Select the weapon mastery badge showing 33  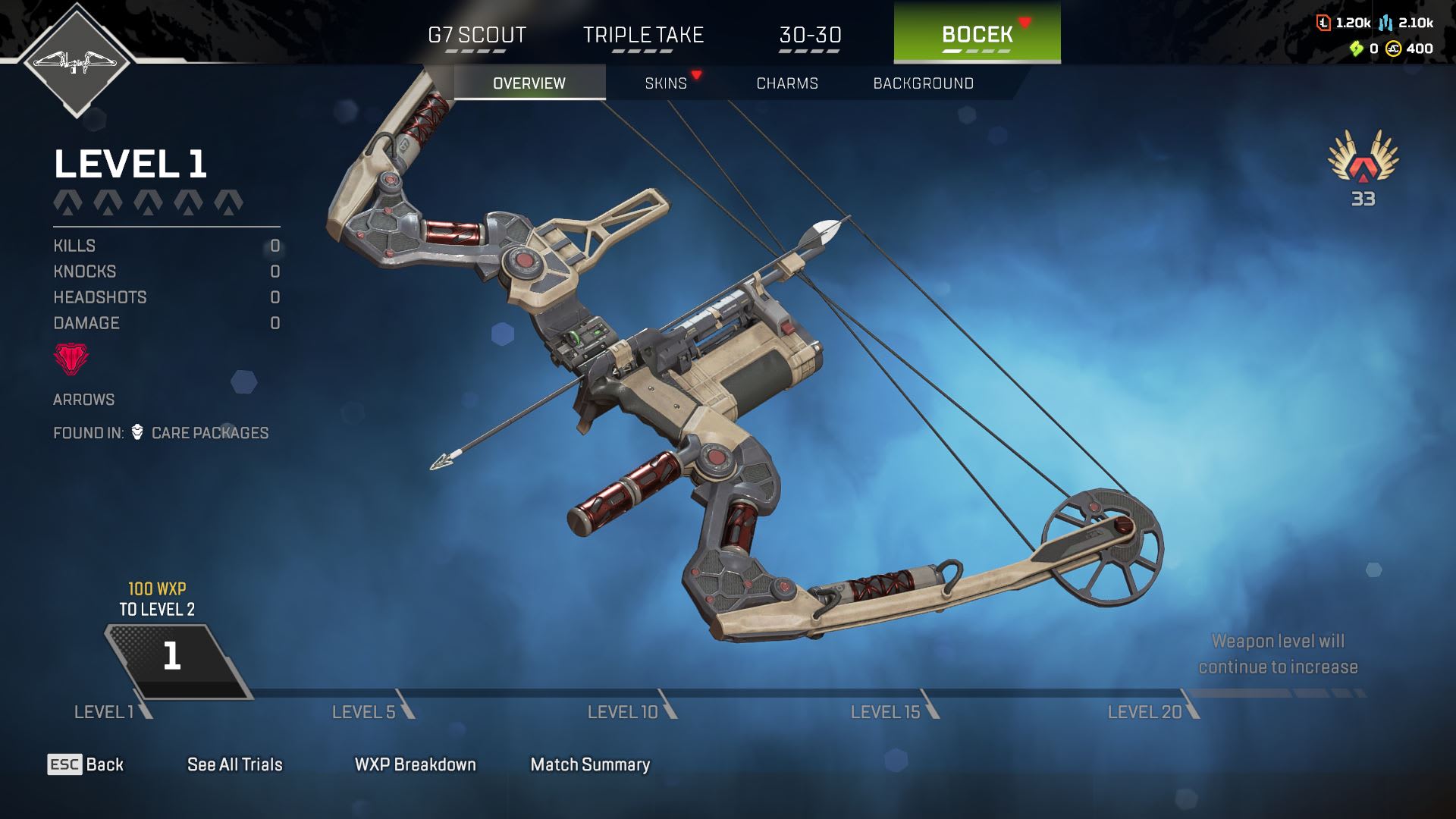1363,168
